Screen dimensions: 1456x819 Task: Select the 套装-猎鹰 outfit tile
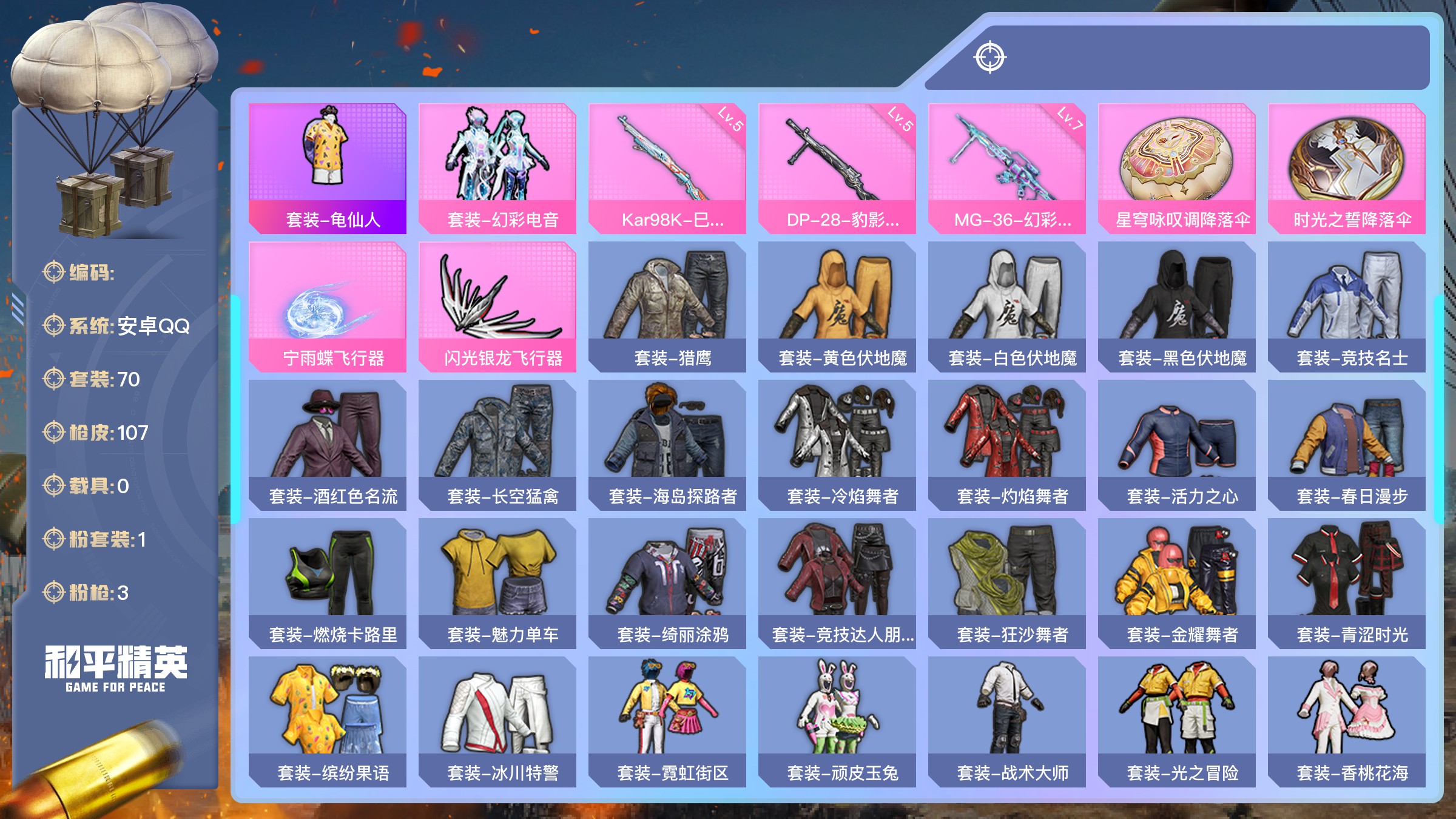[x=667, y=306]
